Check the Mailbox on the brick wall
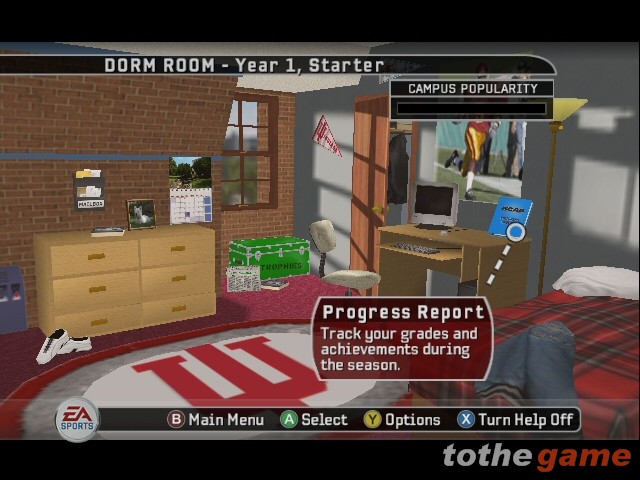 (x=89, y=189)
